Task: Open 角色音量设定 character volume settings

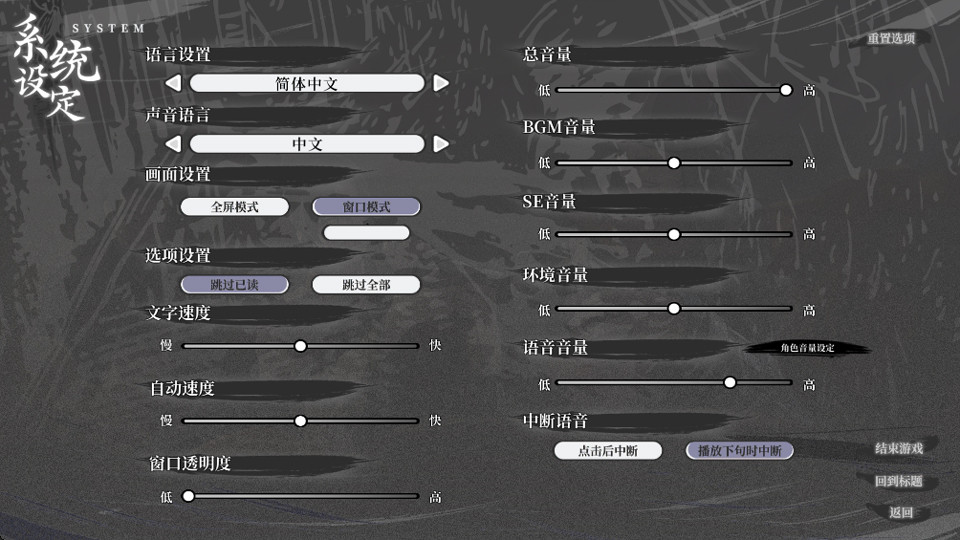Action: pyautogui.click(x=807, y=348)
